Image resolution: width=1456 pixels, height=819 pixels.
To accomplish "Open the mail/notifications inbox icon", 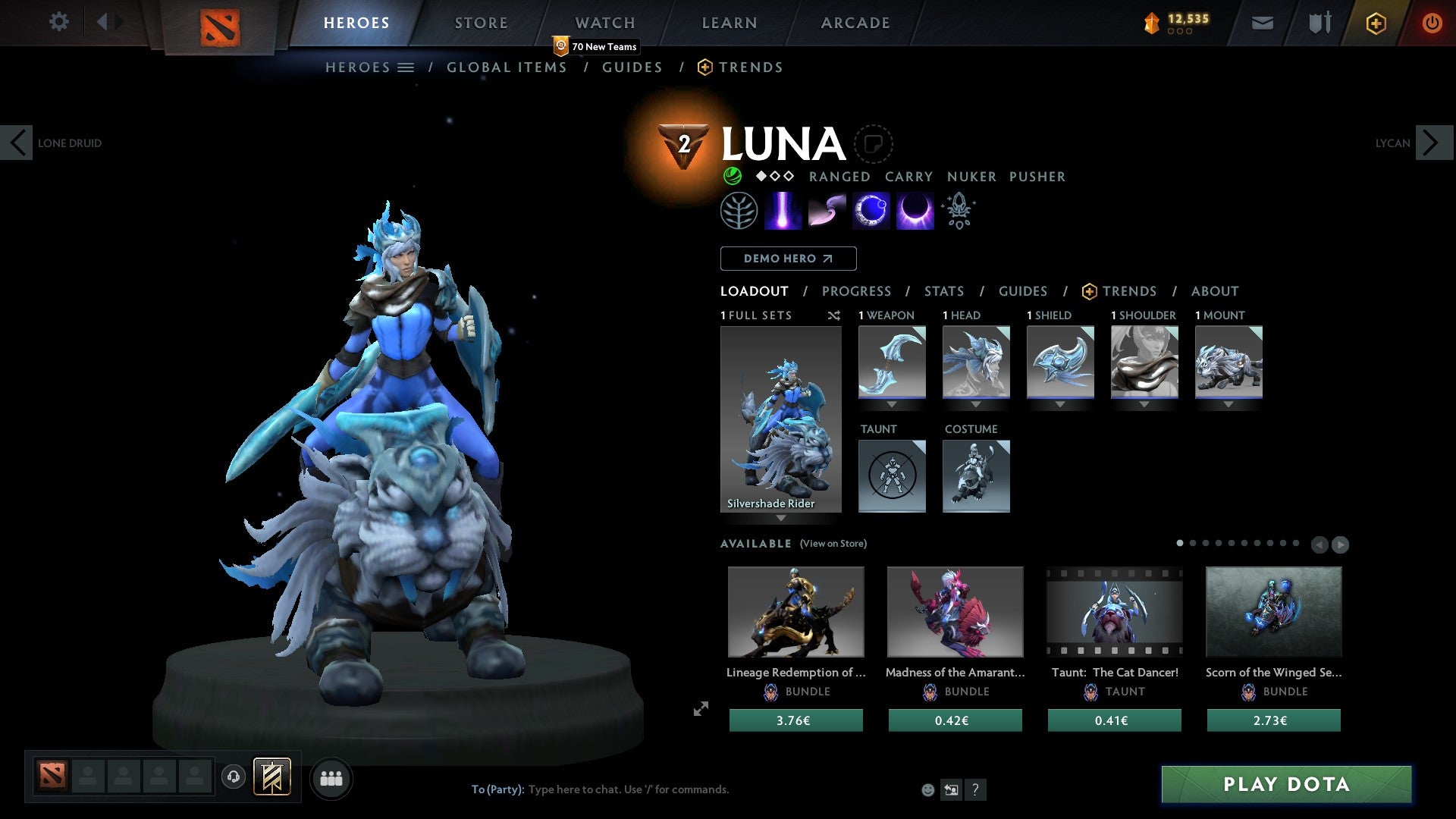I will 1263,22.
